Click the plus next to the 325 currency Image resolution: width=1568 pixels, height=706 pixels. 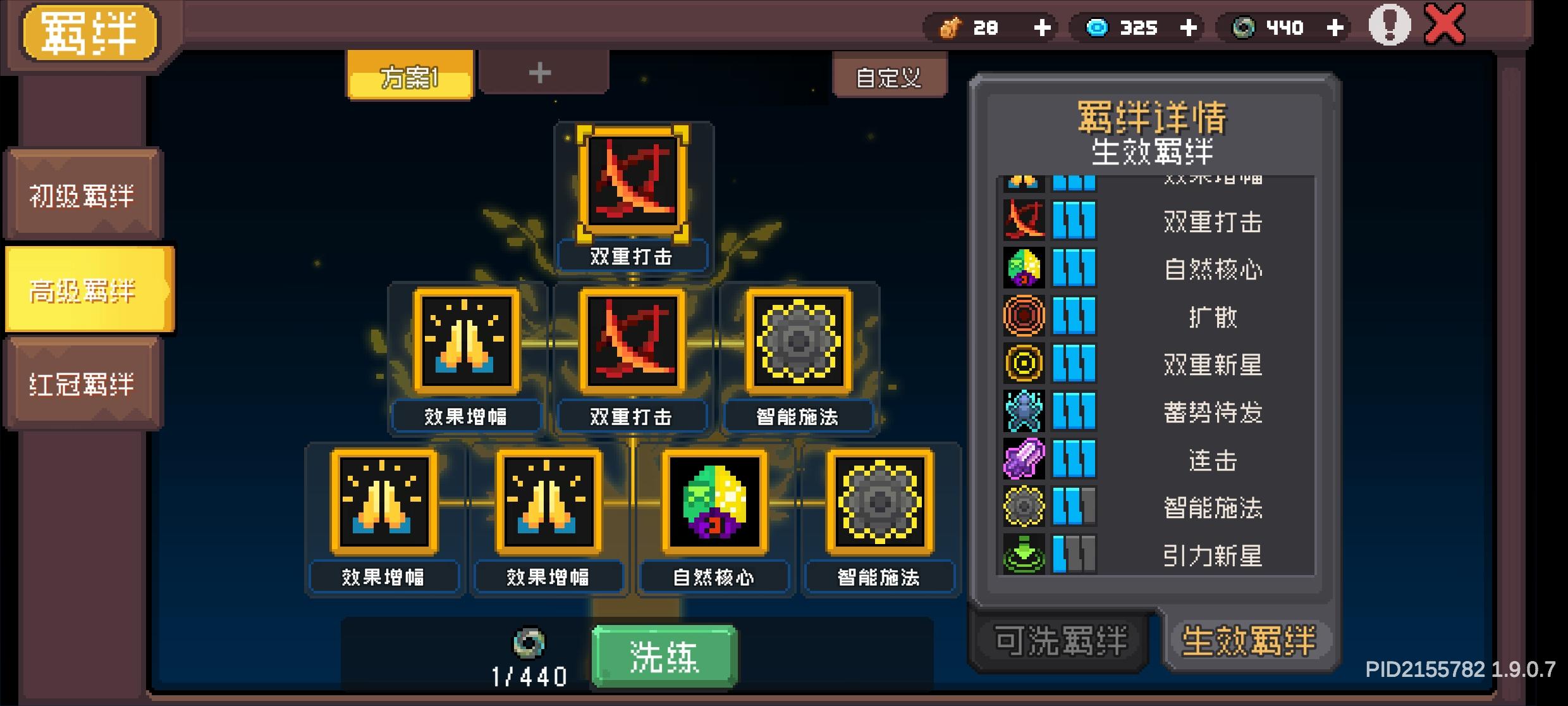click(1189, 28)
